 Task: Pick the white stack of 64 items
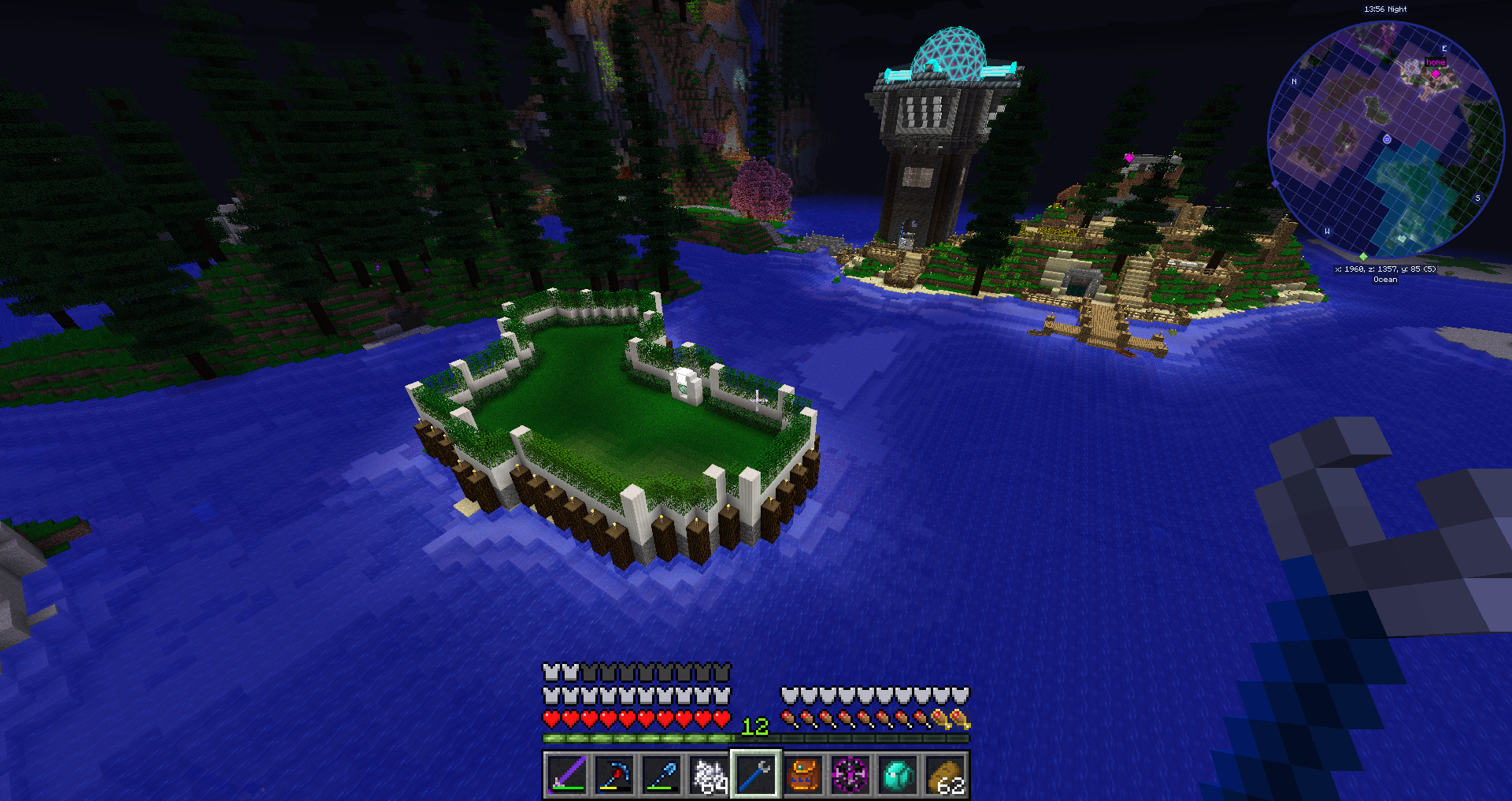[709, 775]
